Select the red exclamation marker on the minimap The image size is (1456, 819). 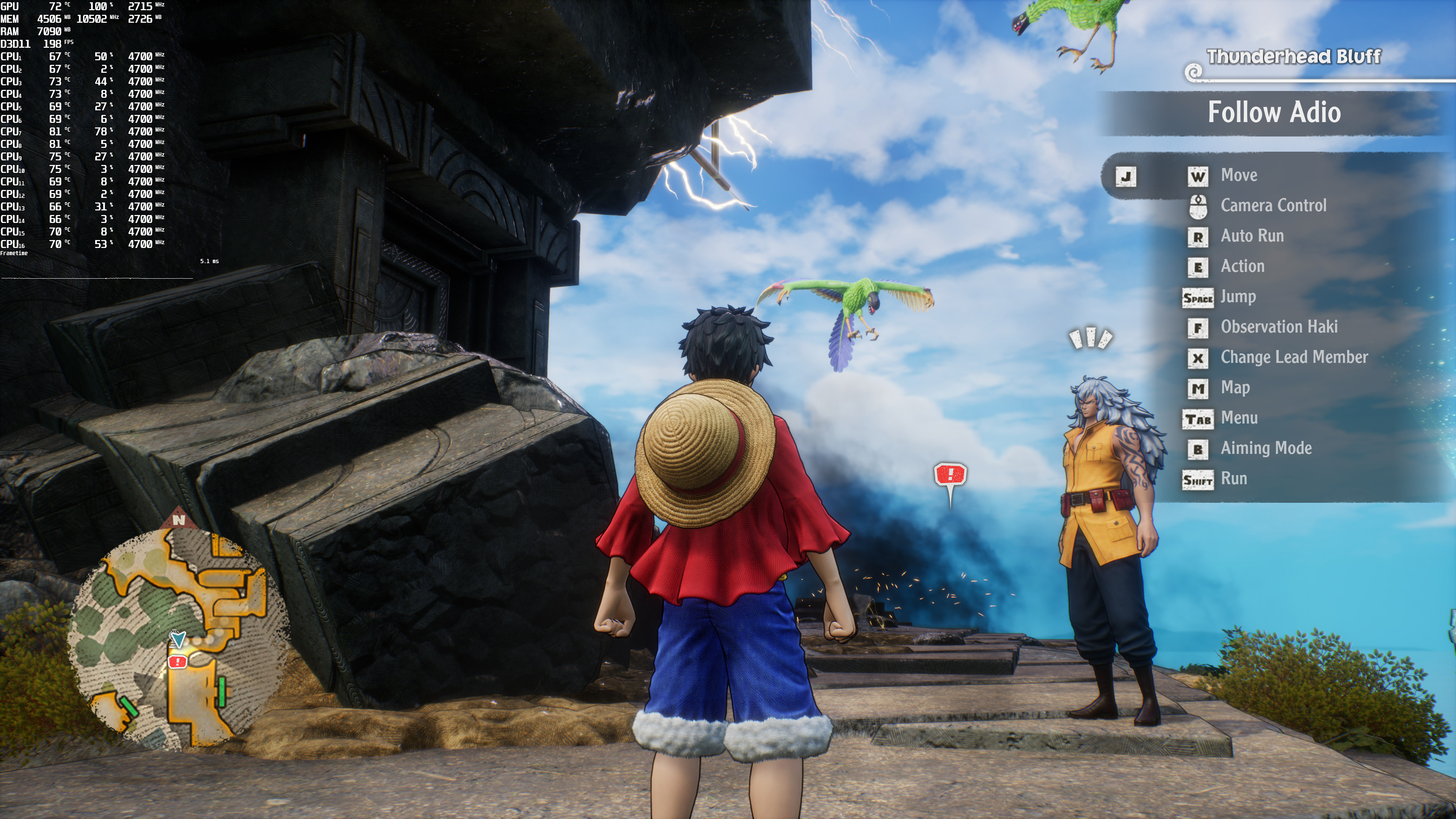[177, 661]
